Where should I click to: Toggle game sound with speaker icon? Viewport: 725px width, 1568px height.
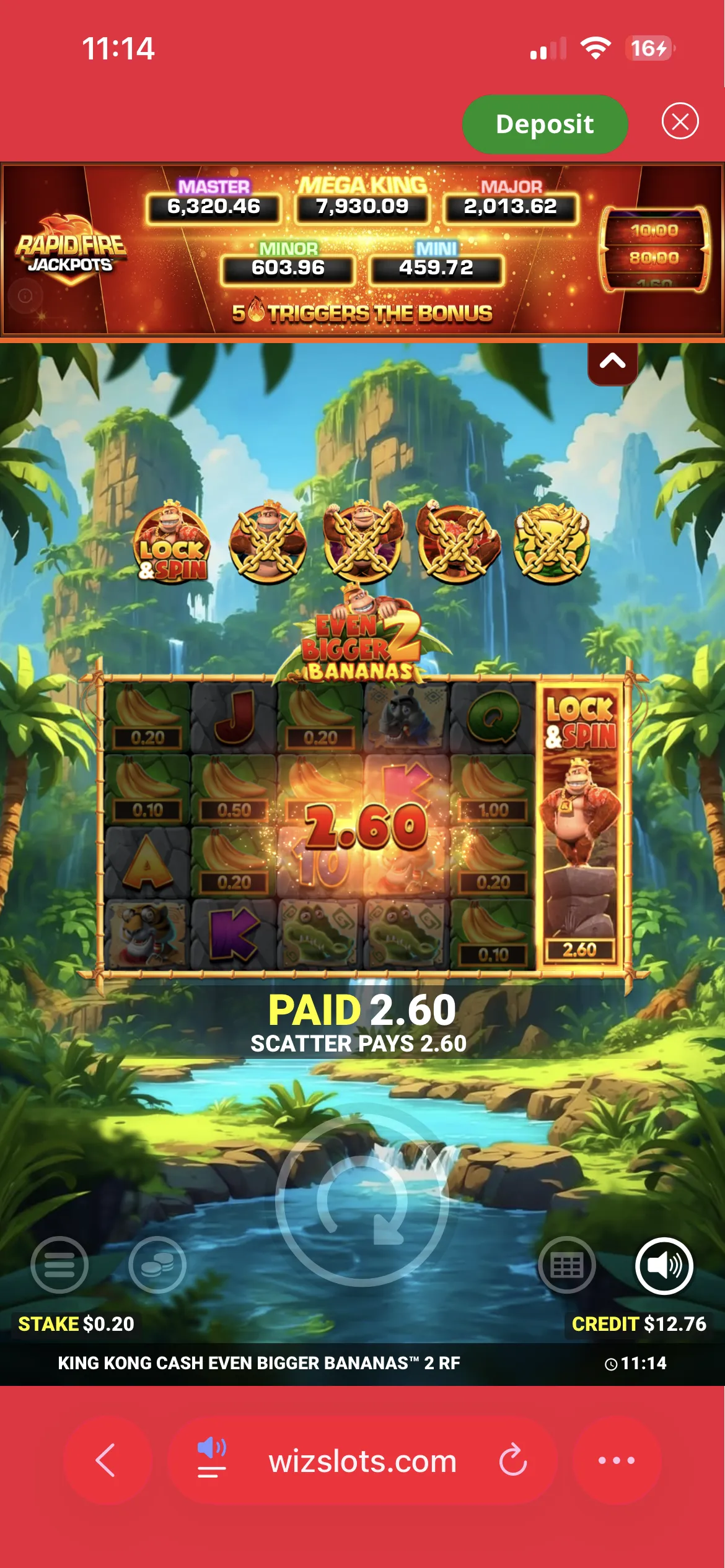664,1265
